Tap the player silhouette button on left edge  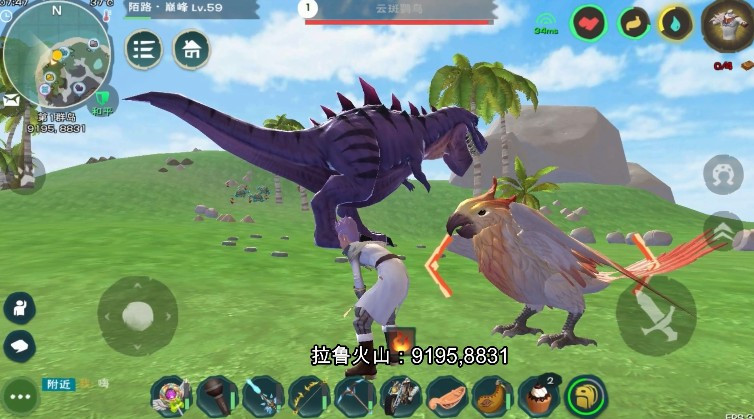[19, 307]
